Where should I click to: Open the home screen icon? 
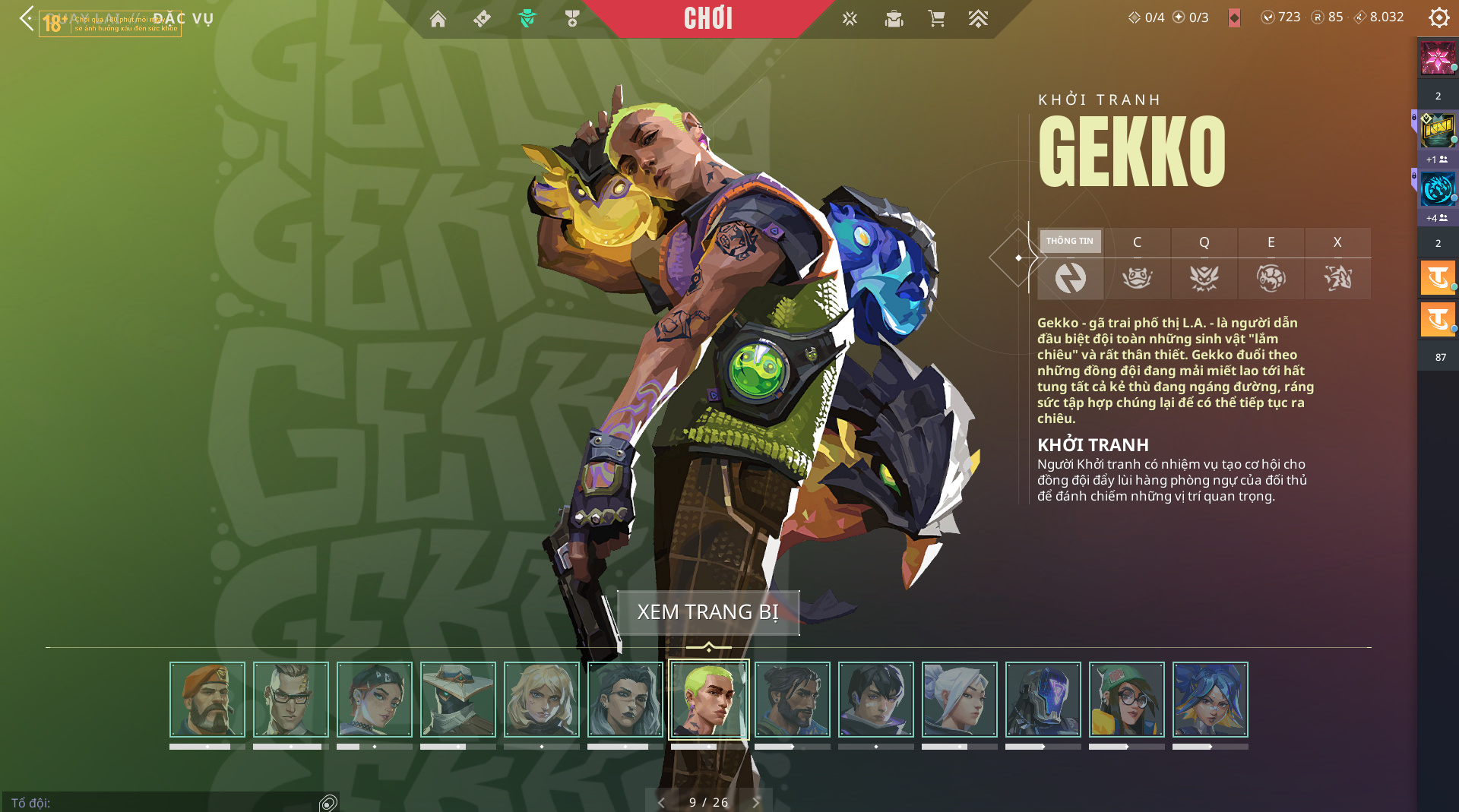click(x=438, y=19)
